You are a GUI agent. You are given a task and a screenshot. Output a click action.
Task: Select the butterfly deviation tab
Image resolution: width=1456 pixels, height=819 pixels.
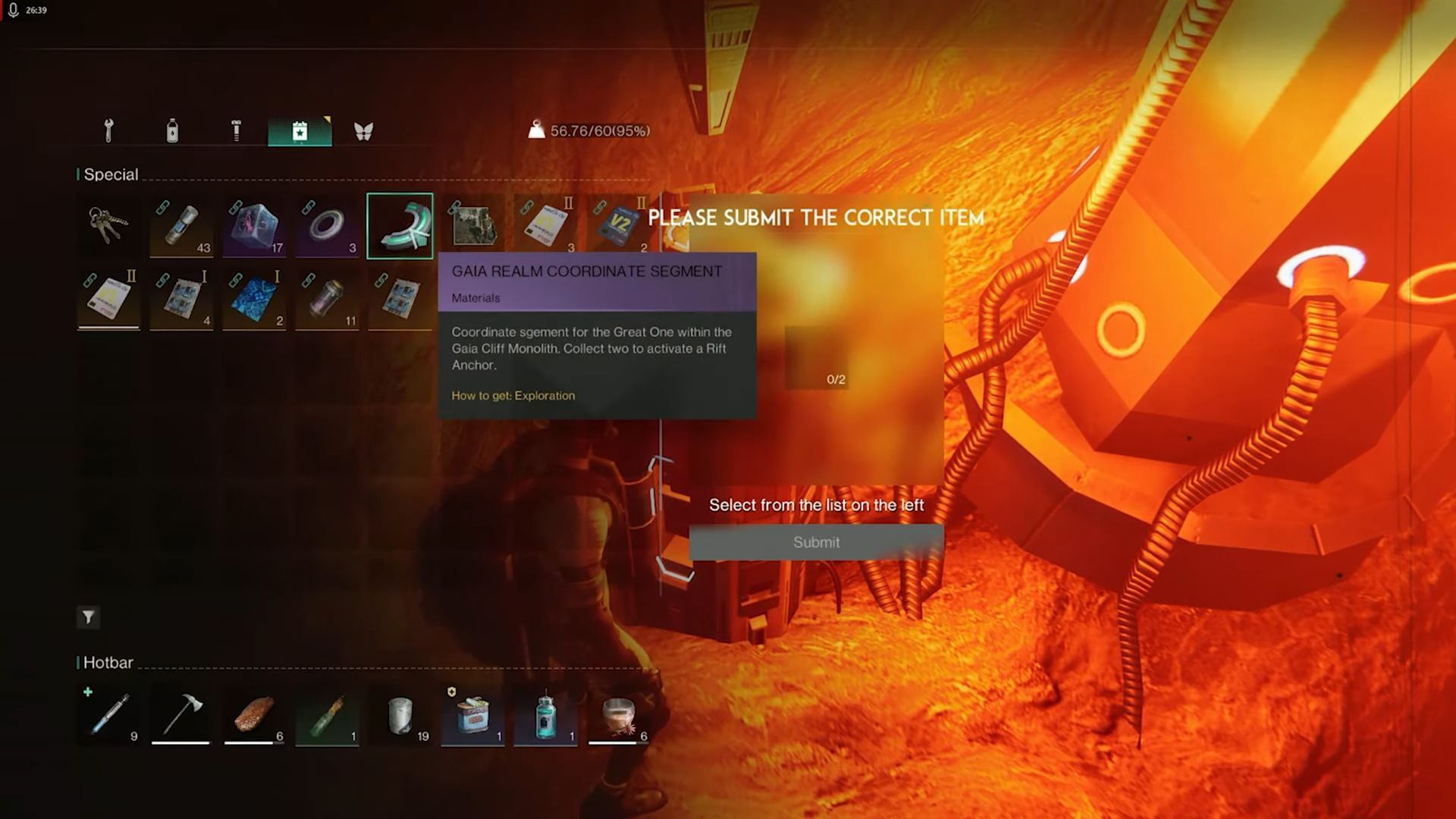364,130
